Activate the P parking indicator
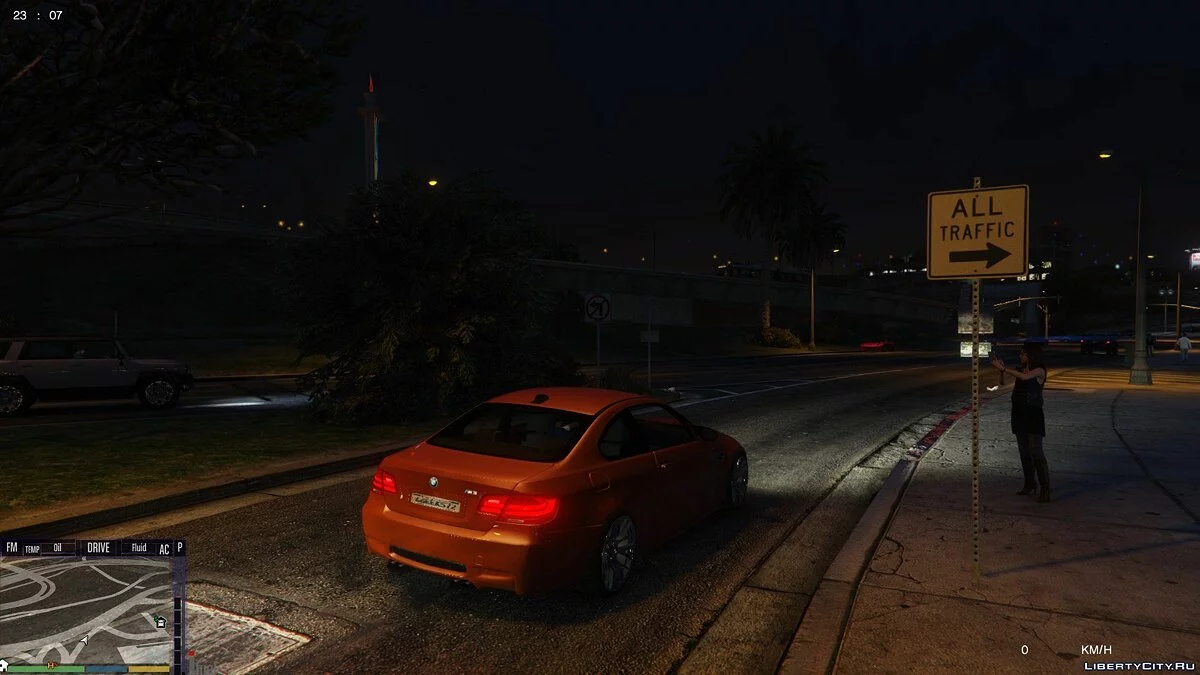The image size is (1200, 675). pyautogui.click(x=179, y=548)
